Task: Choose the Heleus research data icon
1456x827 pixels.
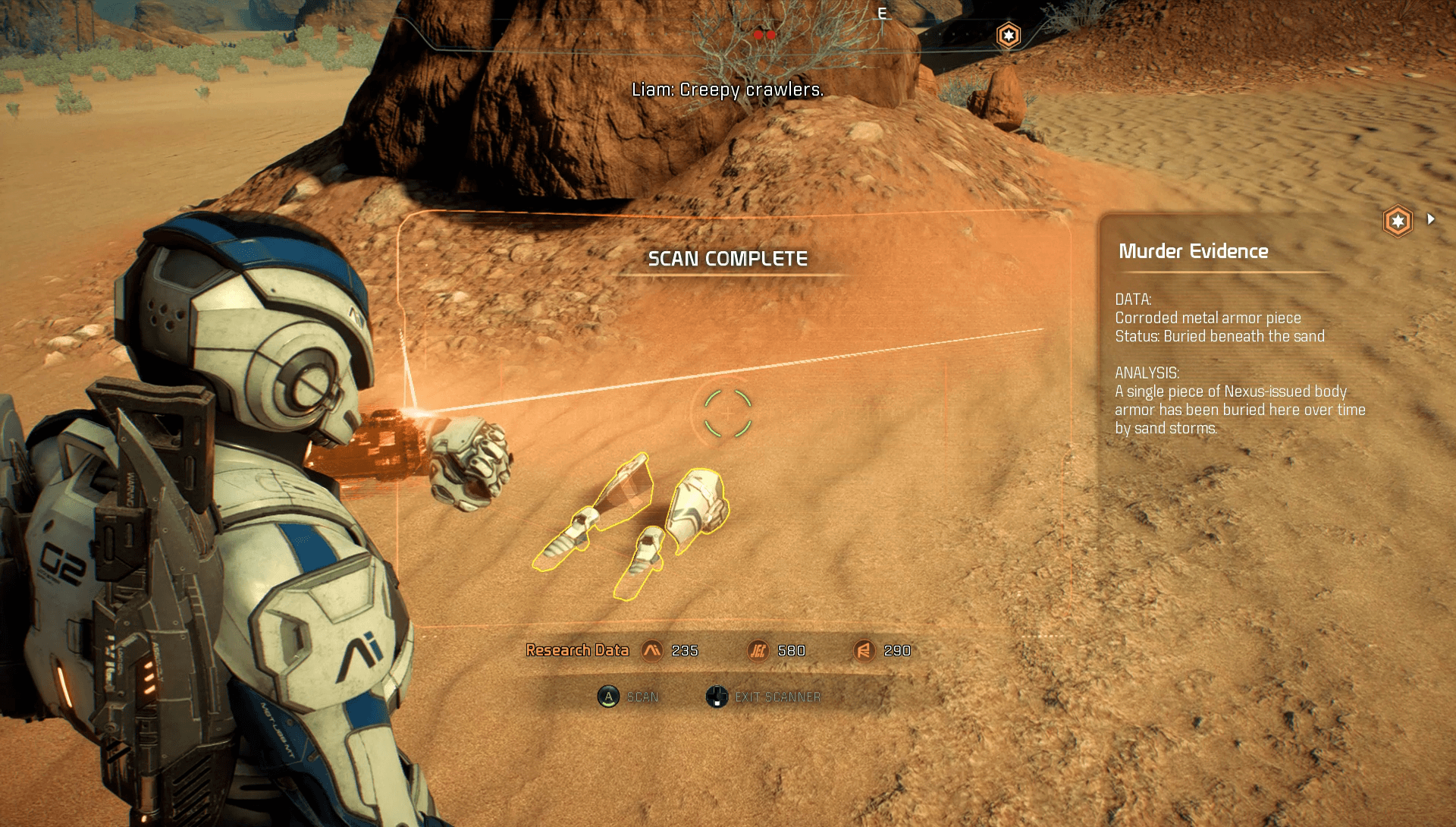Action: [x=758, y=650]
